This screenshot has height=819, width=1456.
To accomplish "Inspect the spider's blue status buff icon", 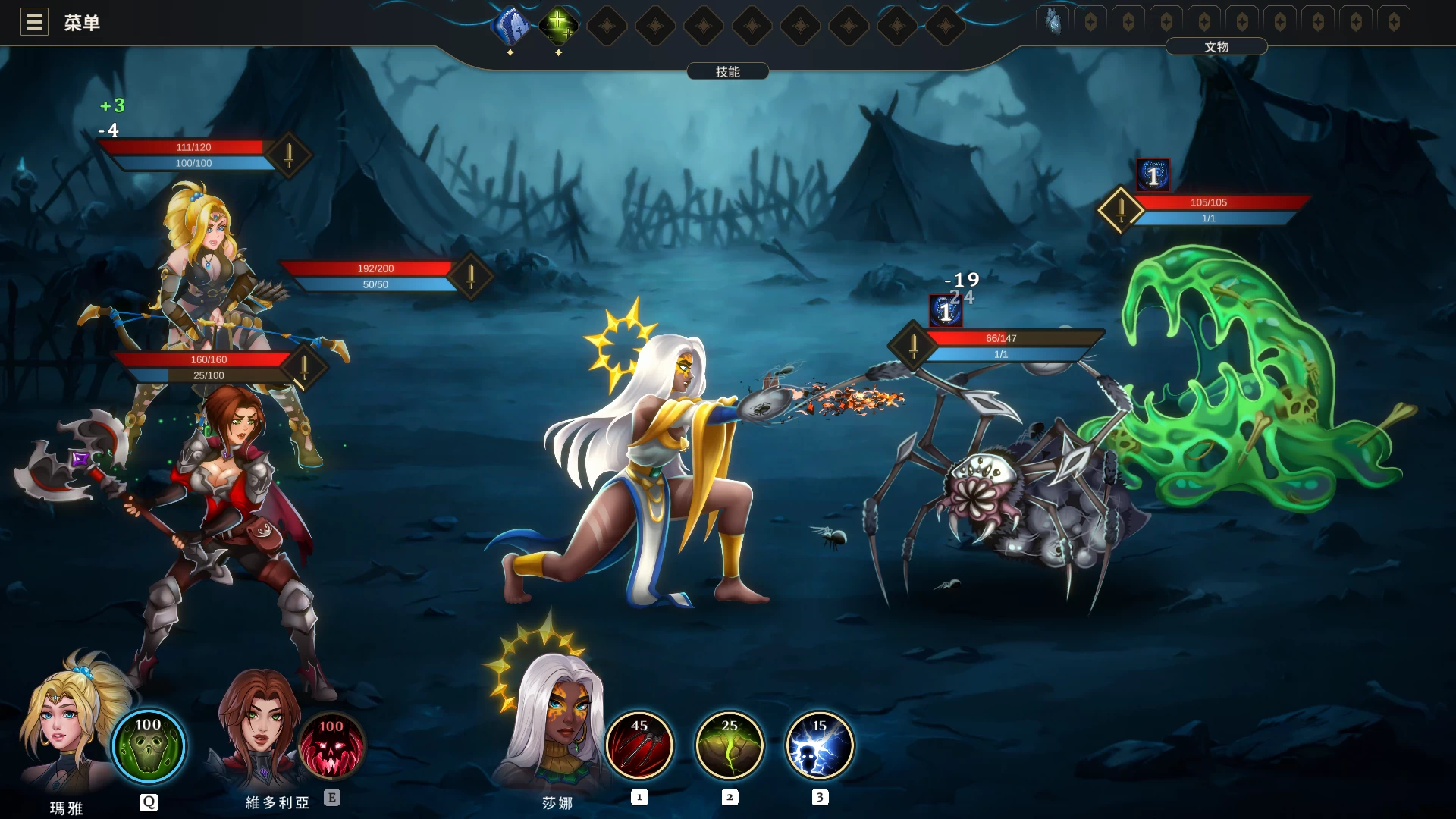I will (946, 311).
